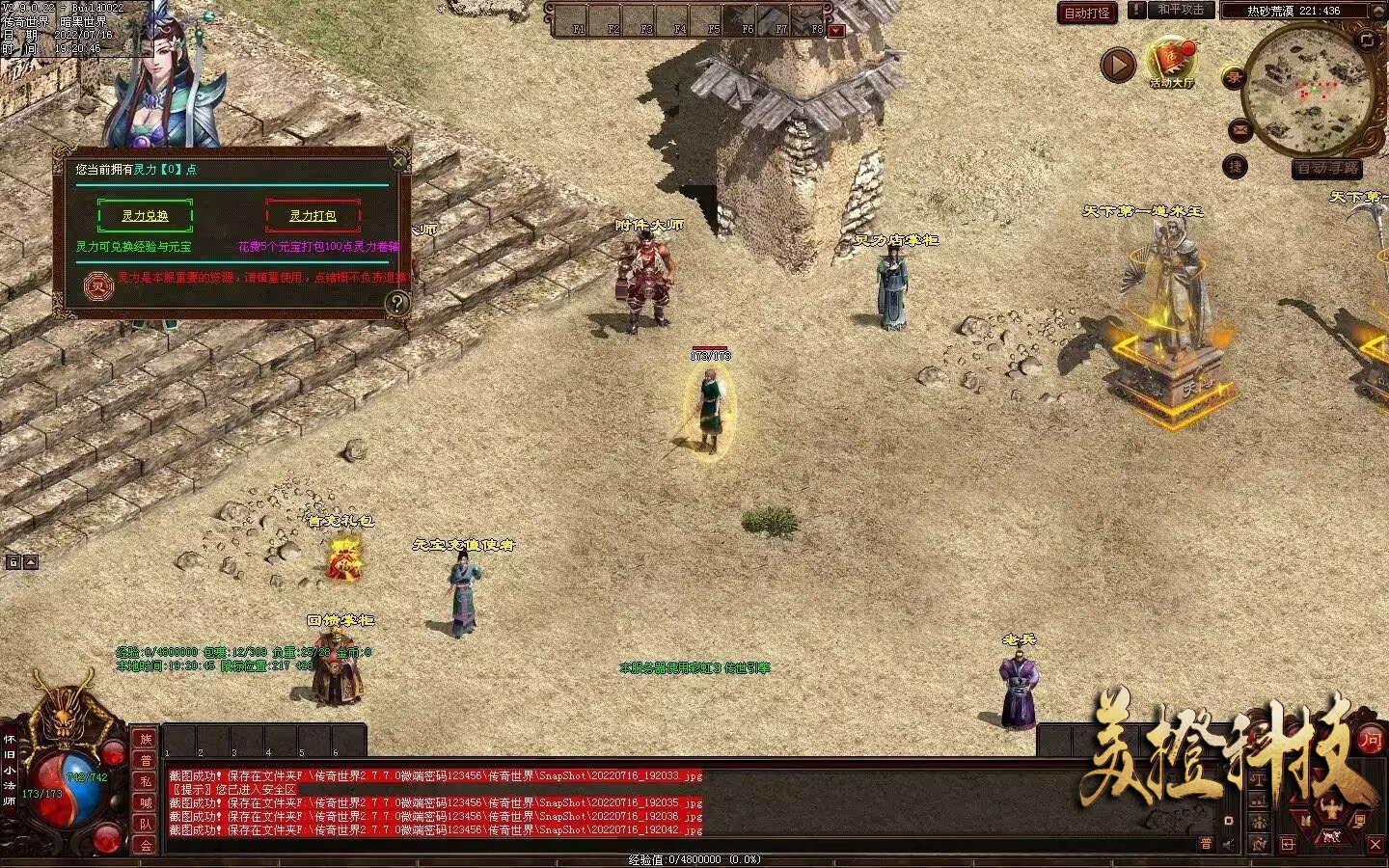The image size is (1389, 868).
Task: Close the spirit power dialog
Action: pos(398,161)
